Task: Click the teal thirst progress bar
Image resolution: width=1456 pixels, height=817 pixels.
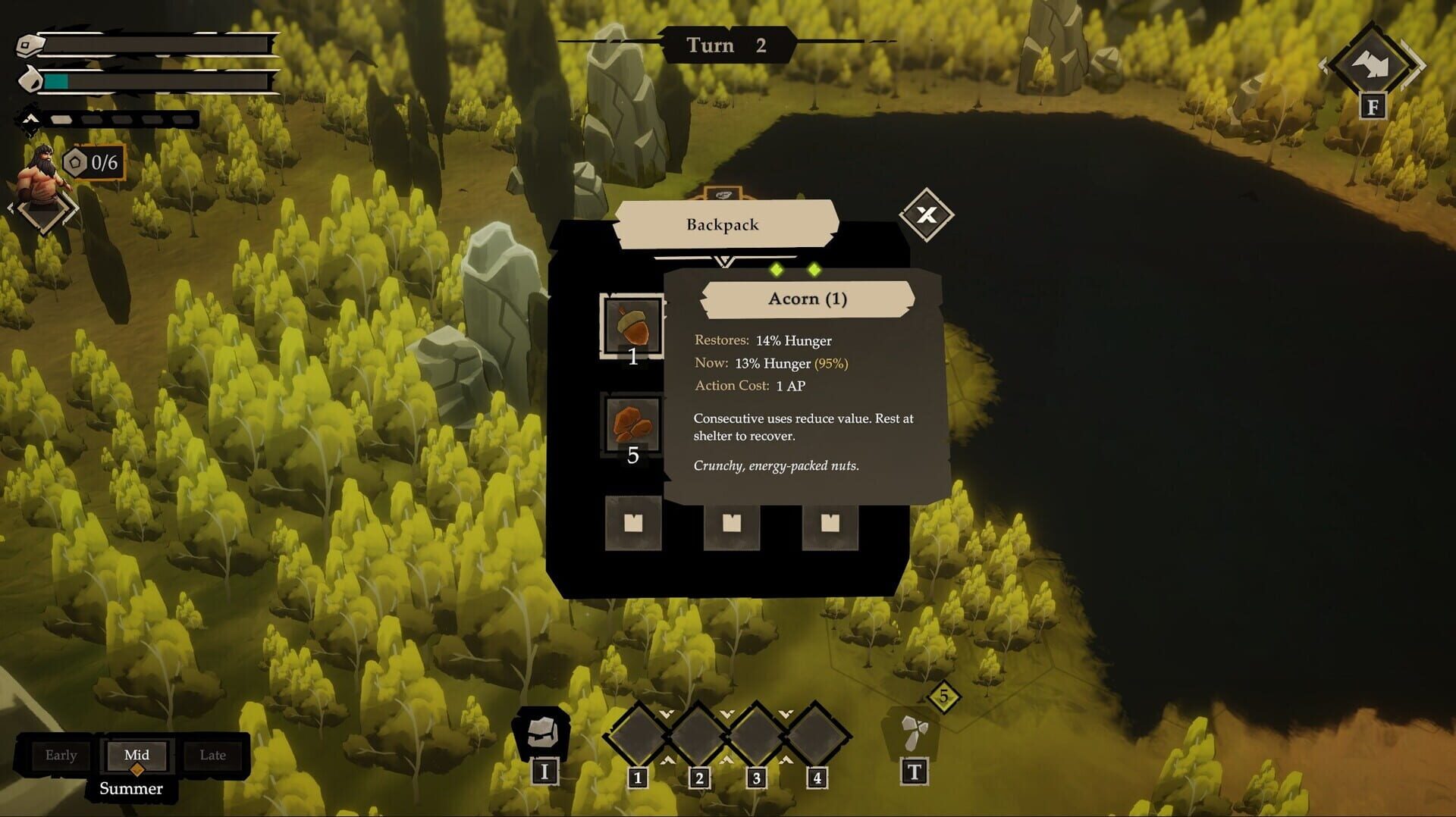Action: 57,80
